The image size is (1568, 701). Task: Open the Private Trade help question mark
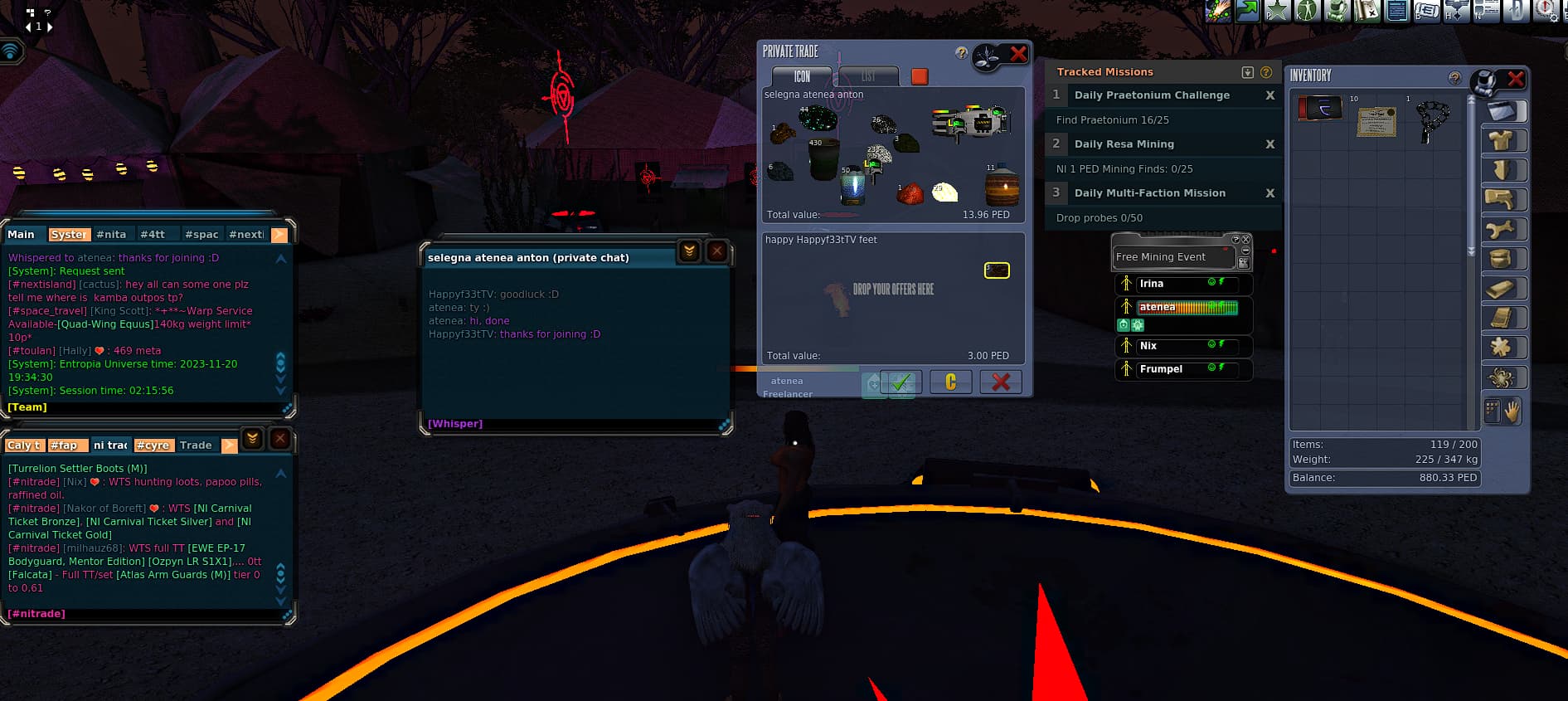point(961,53)
